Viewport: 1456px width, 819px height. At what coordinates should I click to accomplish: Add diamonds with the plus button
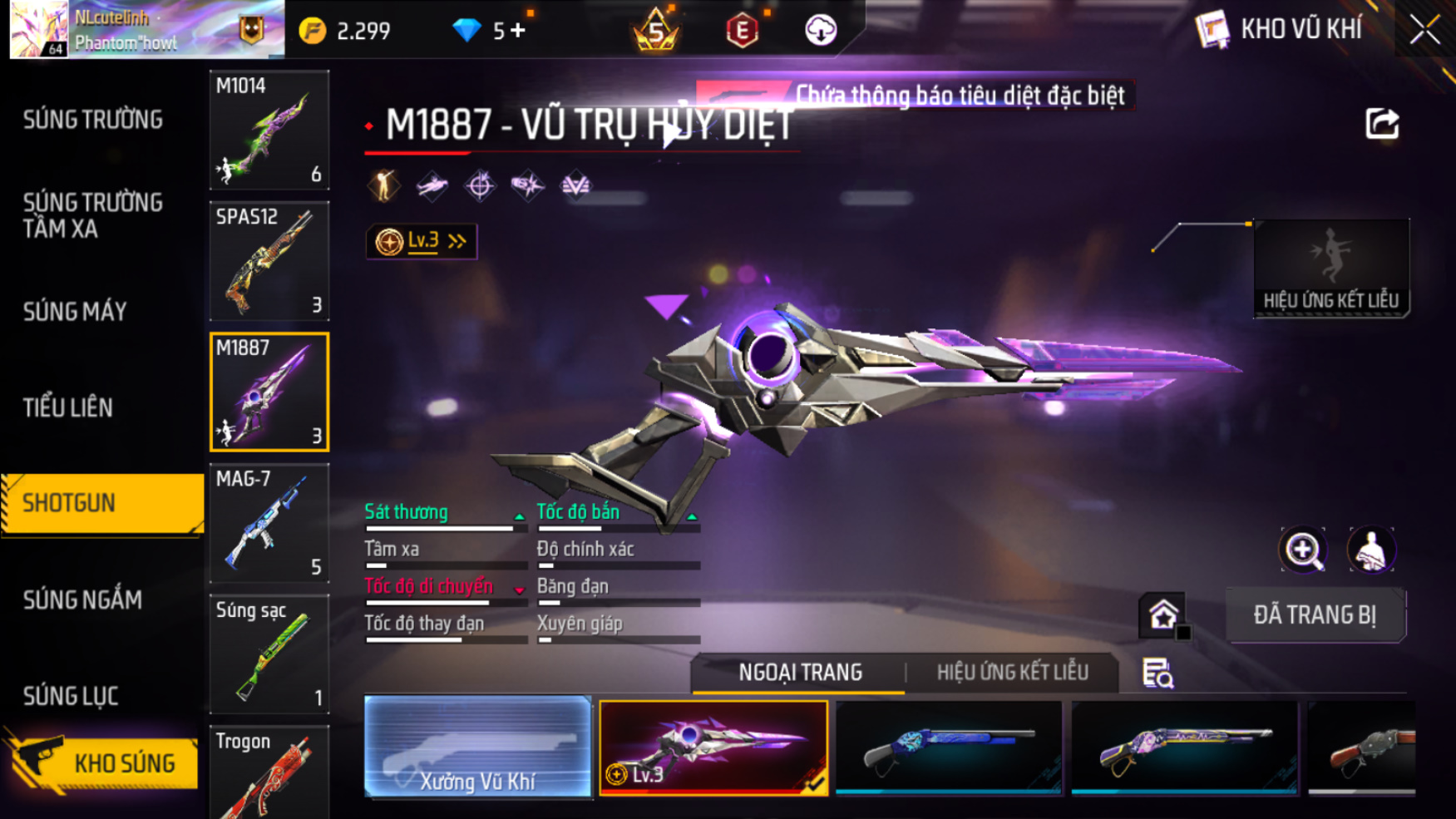click(x=519, y=31)
